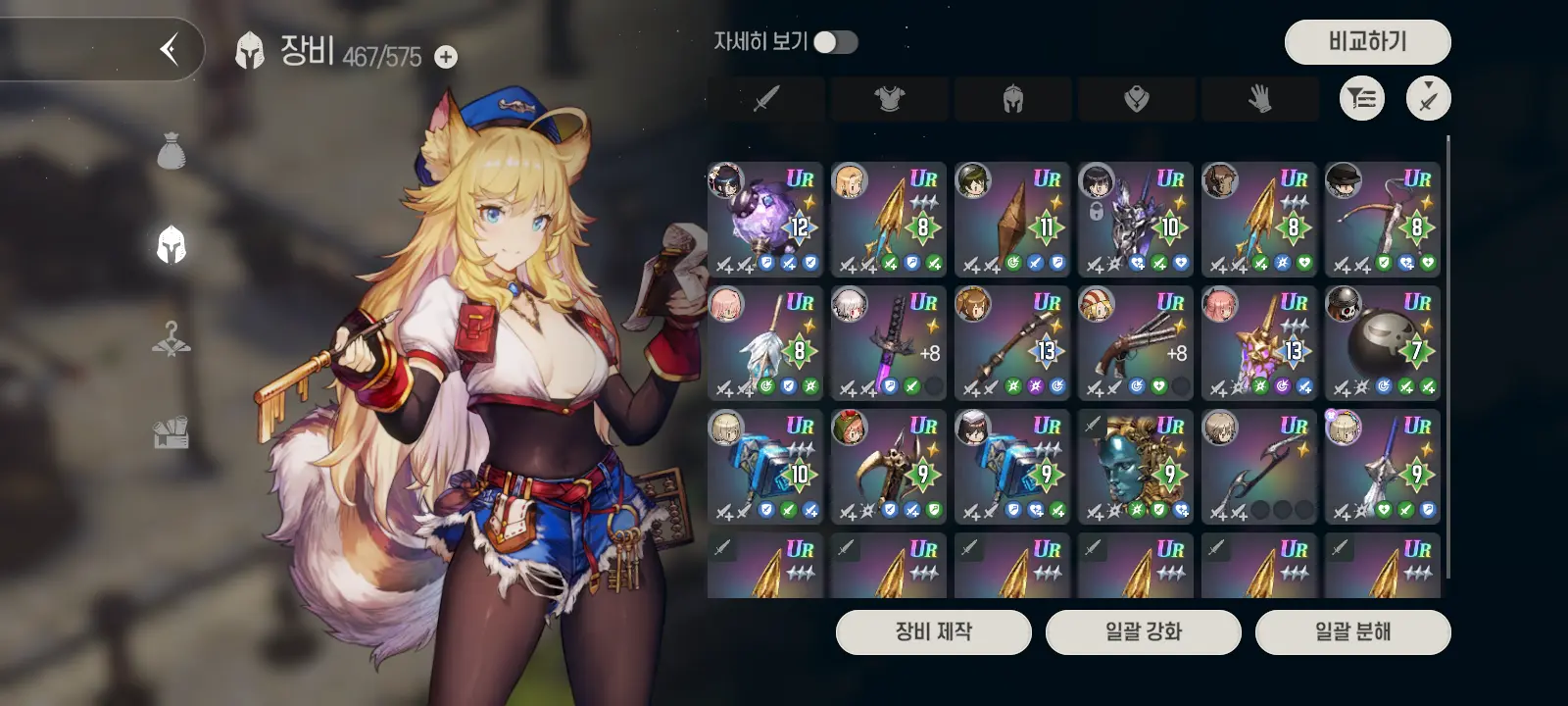Choose the blue-faced golden mask item
Screen dimensions: 1568x706
(1136, 467)
